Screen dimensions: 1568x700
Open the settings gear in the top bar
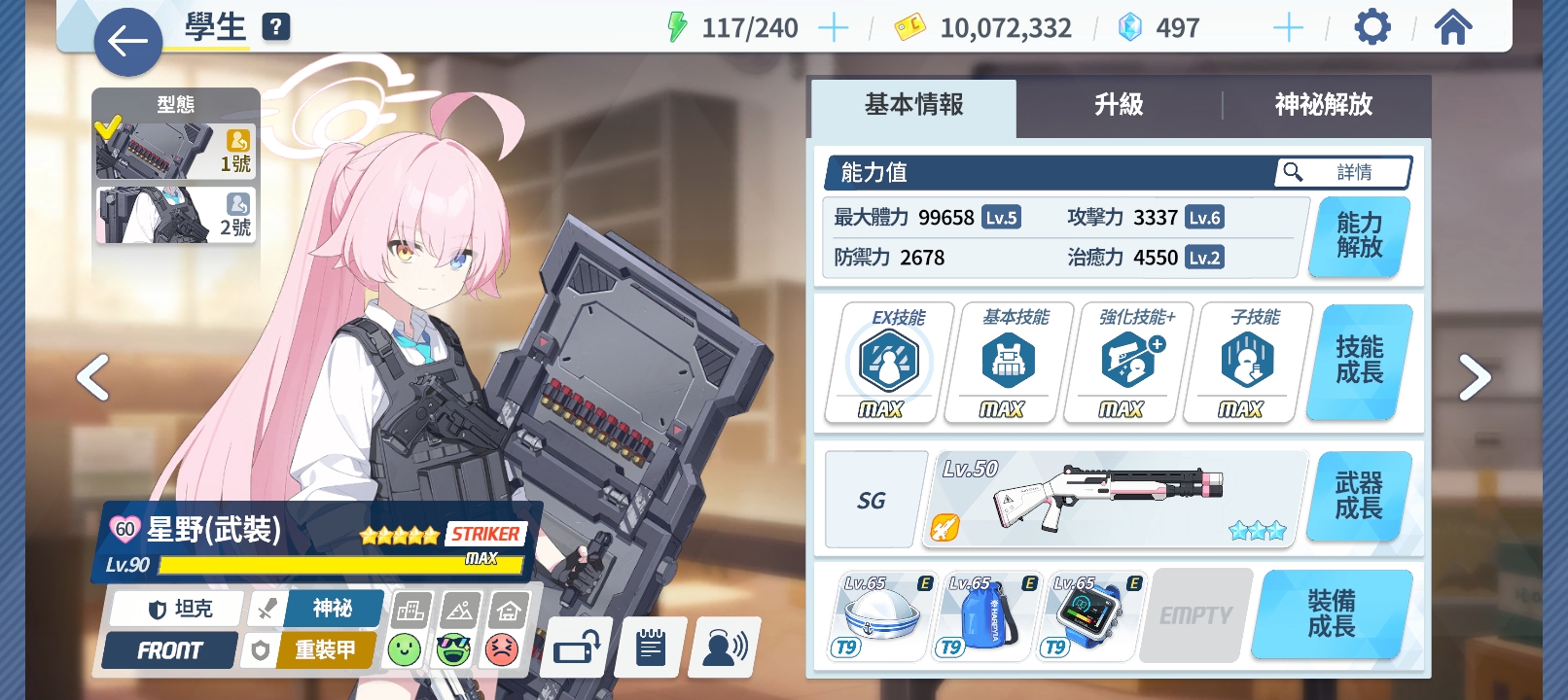coord(1372,26)
